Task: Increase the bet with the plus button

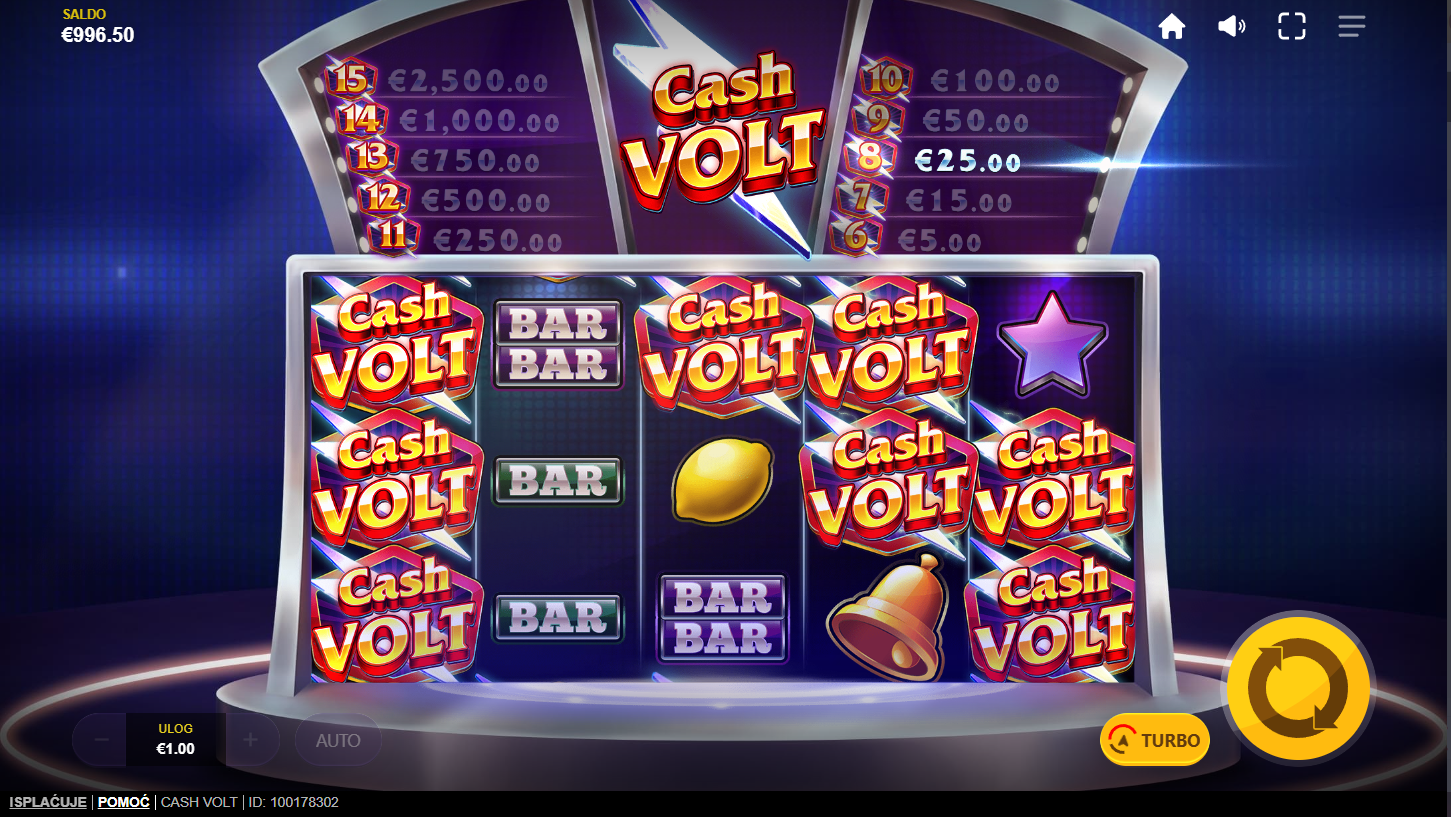Action: click(x=250, y=740)
